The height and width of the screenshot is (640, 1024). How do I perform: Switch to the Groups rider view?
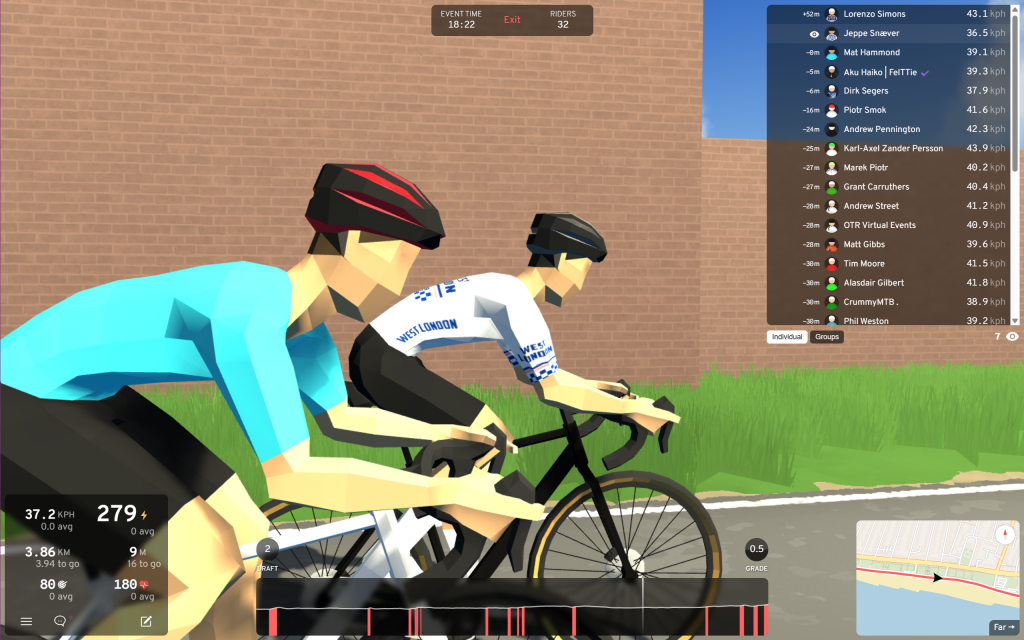point(827,337)
